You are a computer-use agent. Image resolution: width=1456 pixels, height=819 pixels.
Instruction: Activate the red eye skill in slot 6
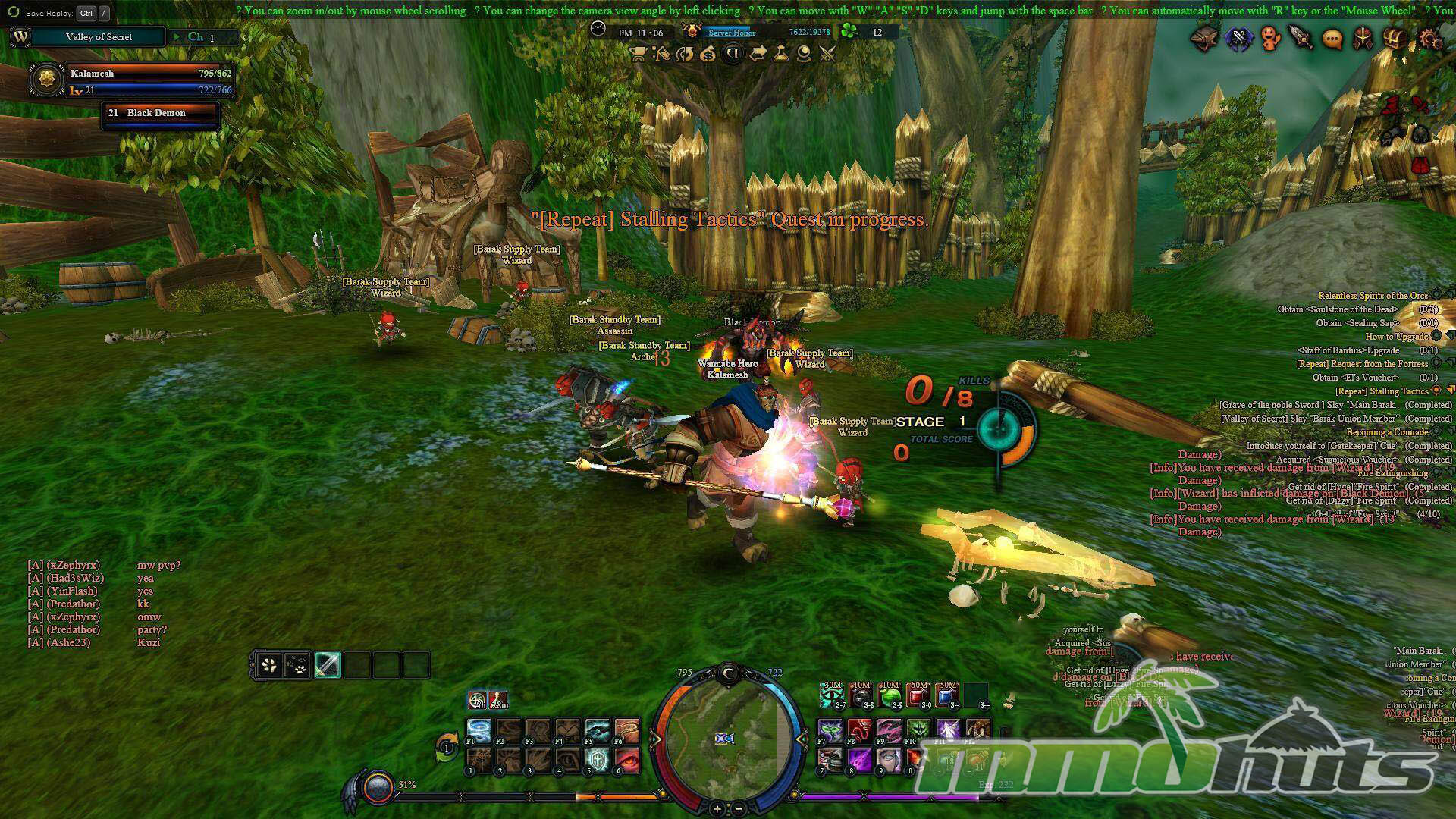point(627,759)
